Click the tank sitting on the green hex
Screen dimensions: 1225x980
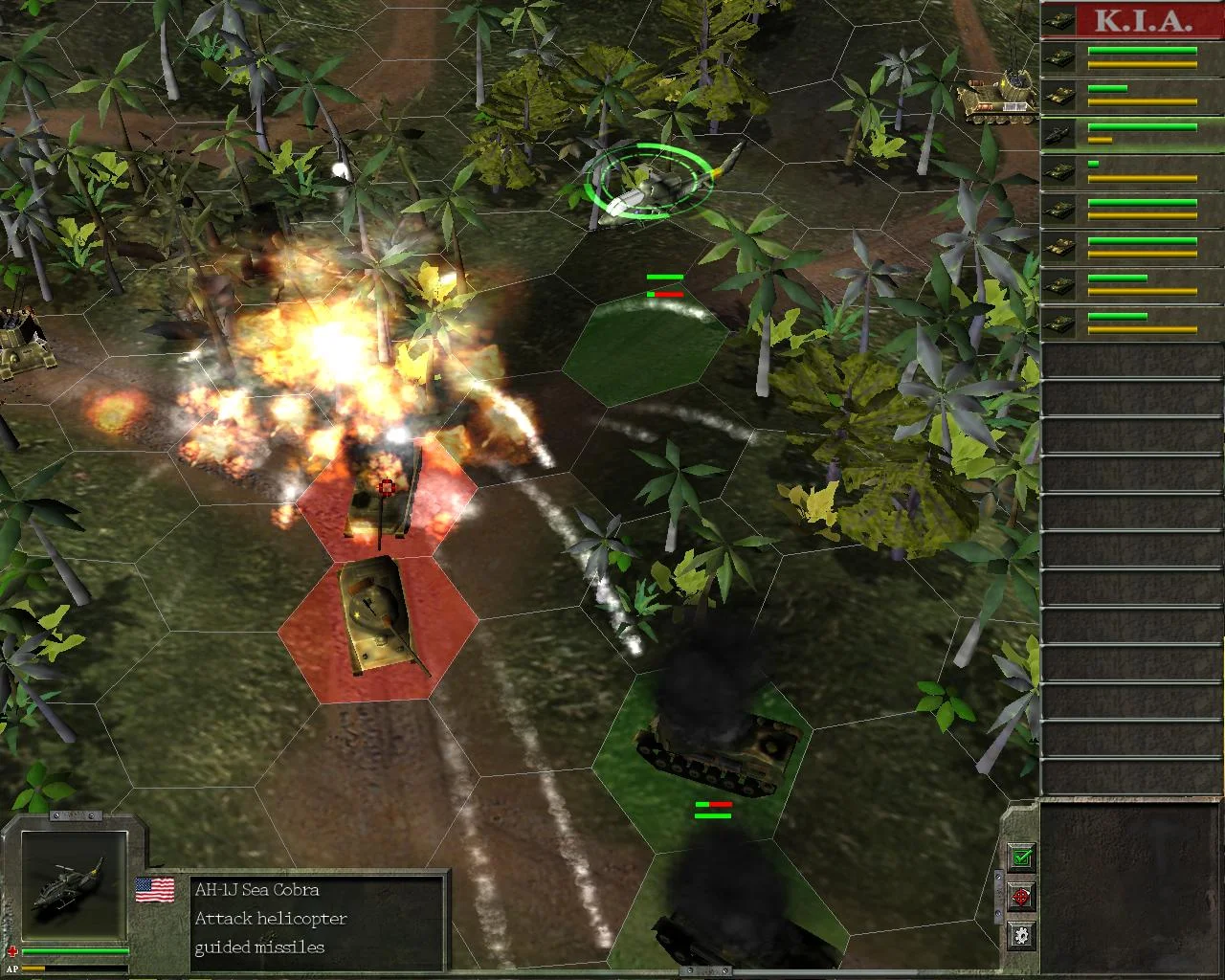pyautogui.click(x=713, y=756)
